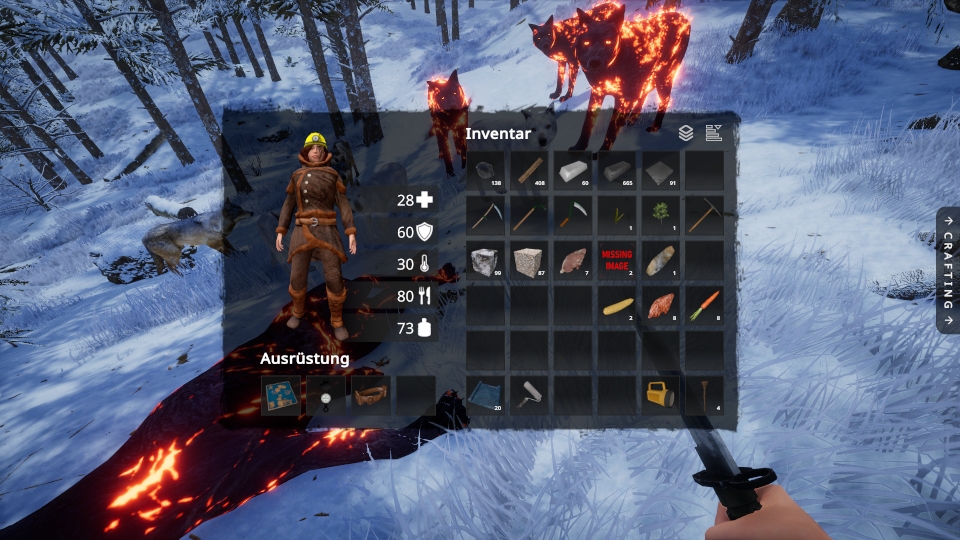The image size is (960, 540).
Task: Pick the carrot stack in the inventory
Action: (704, 305)
